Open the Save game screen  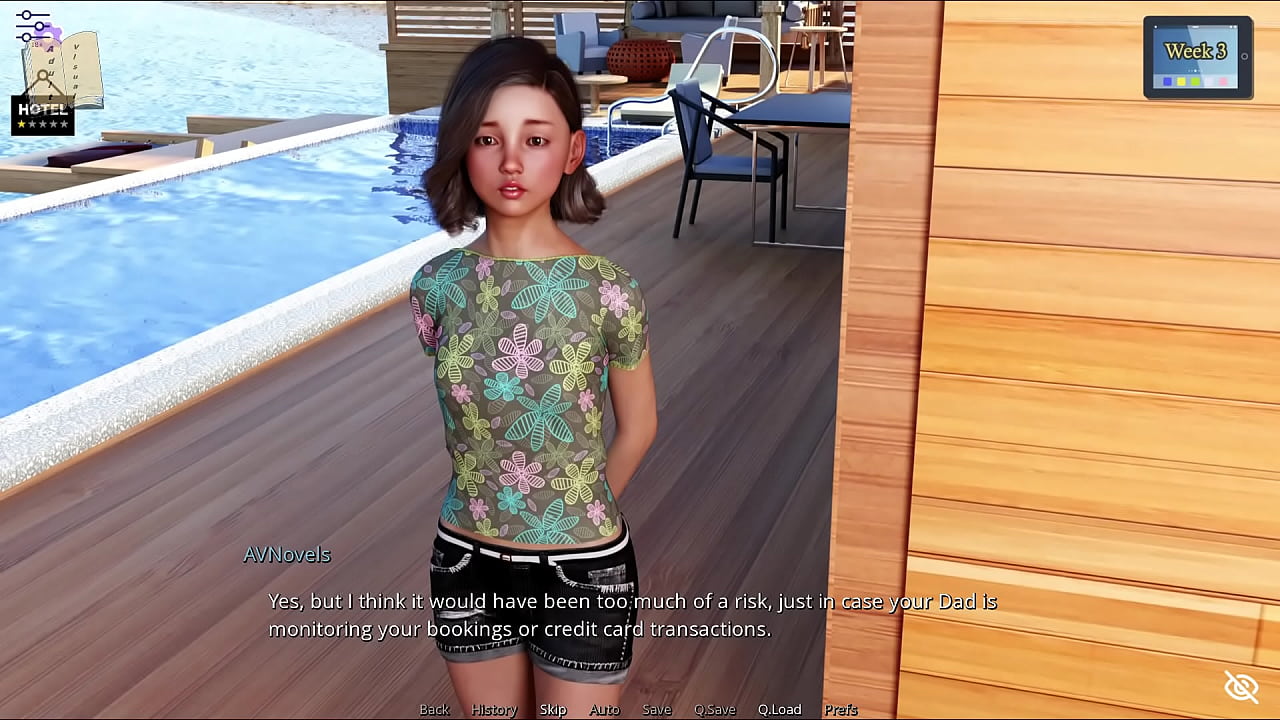click(657, 709)
